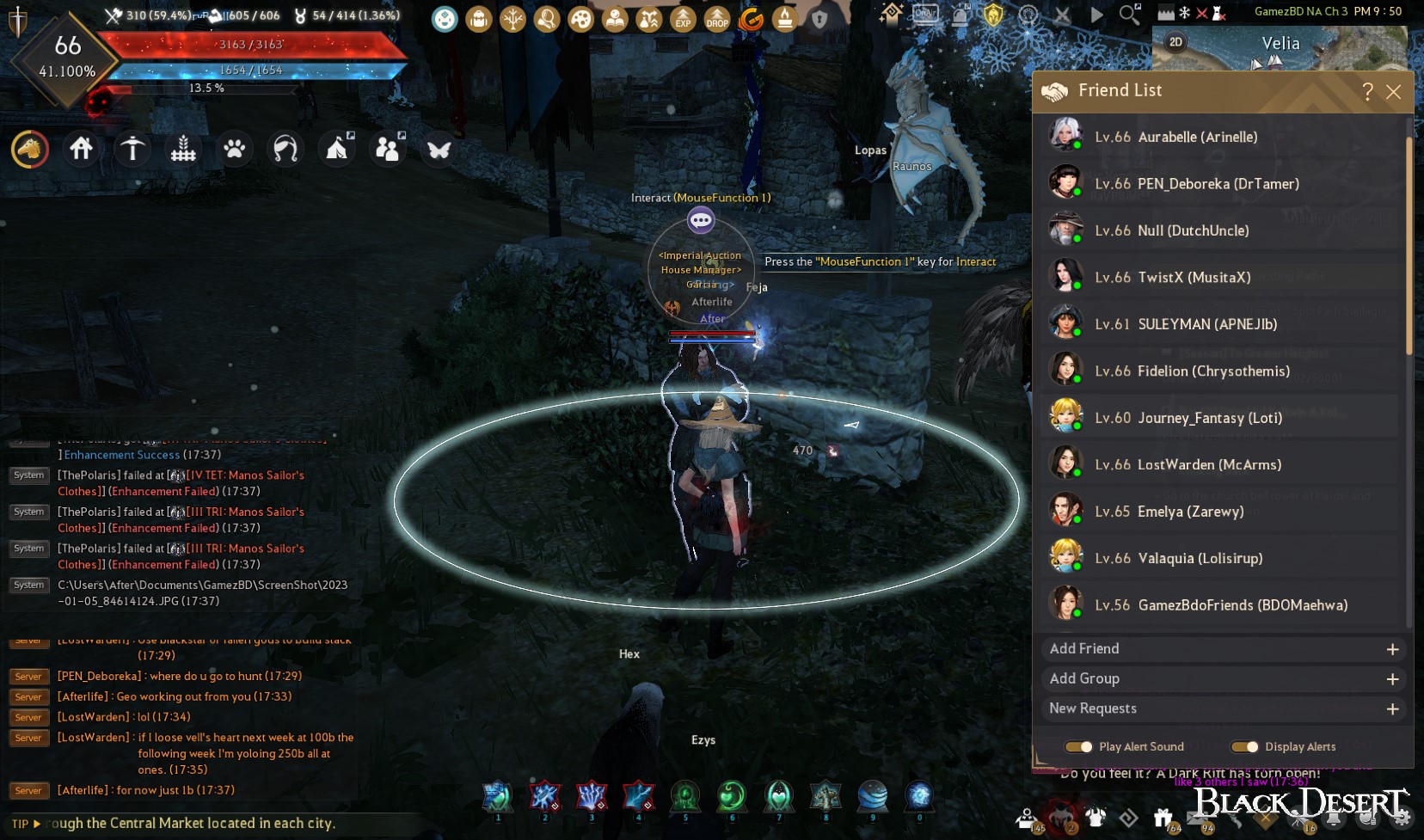Open Friend List help question mark
This screenshot has height=840, width=1424.
tap(1367, 92)
